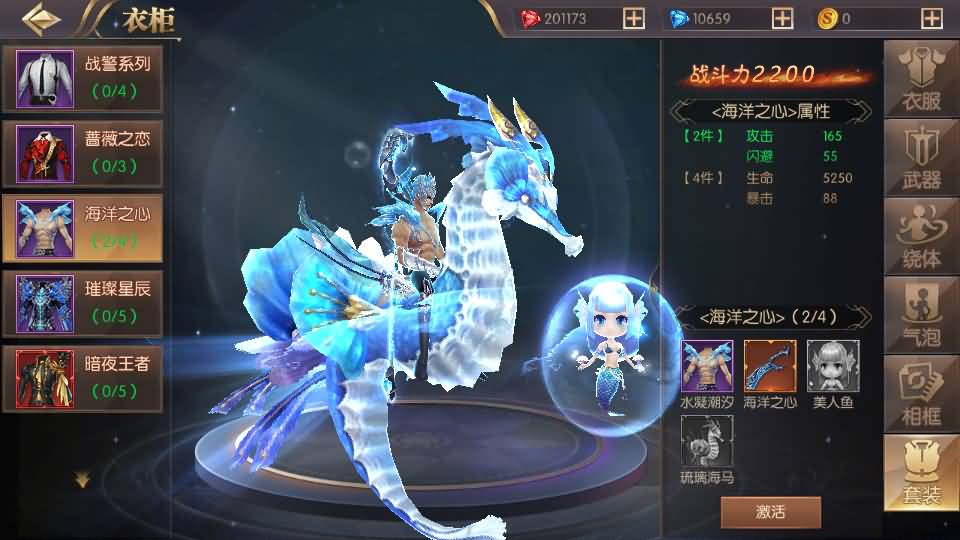Switch to the 衣服 clothing tab
This screenshot has width=960, height=540.
(921, 82)
